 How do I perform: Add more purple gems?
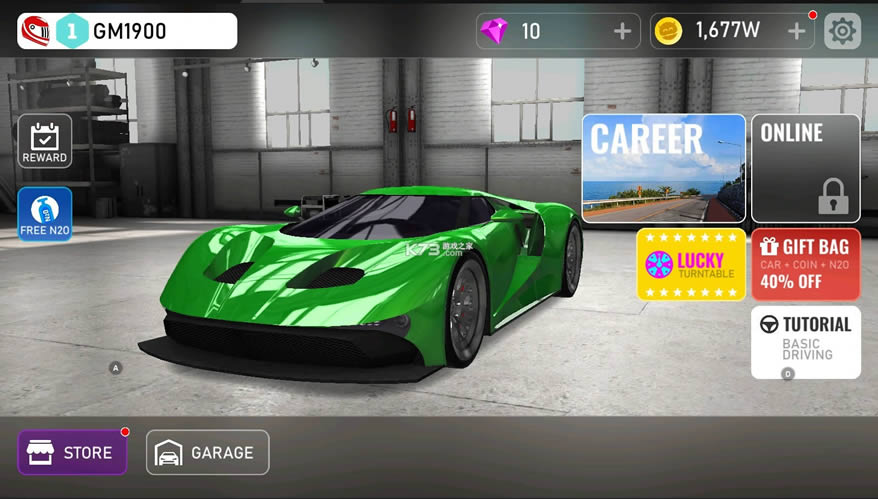tap(622, 31)
